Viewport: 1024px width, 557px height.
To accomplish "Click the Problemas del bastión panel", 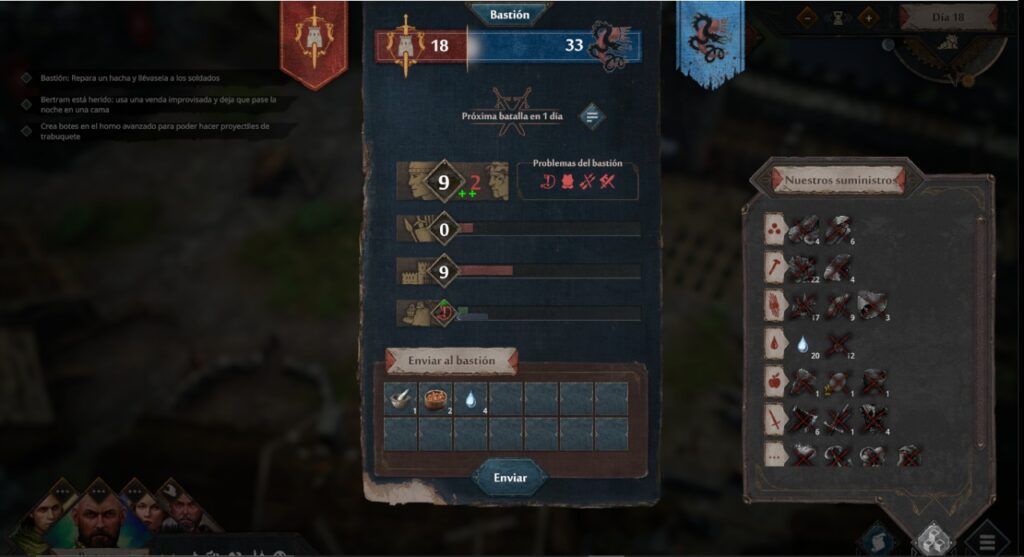I will (x=578, y=180).
